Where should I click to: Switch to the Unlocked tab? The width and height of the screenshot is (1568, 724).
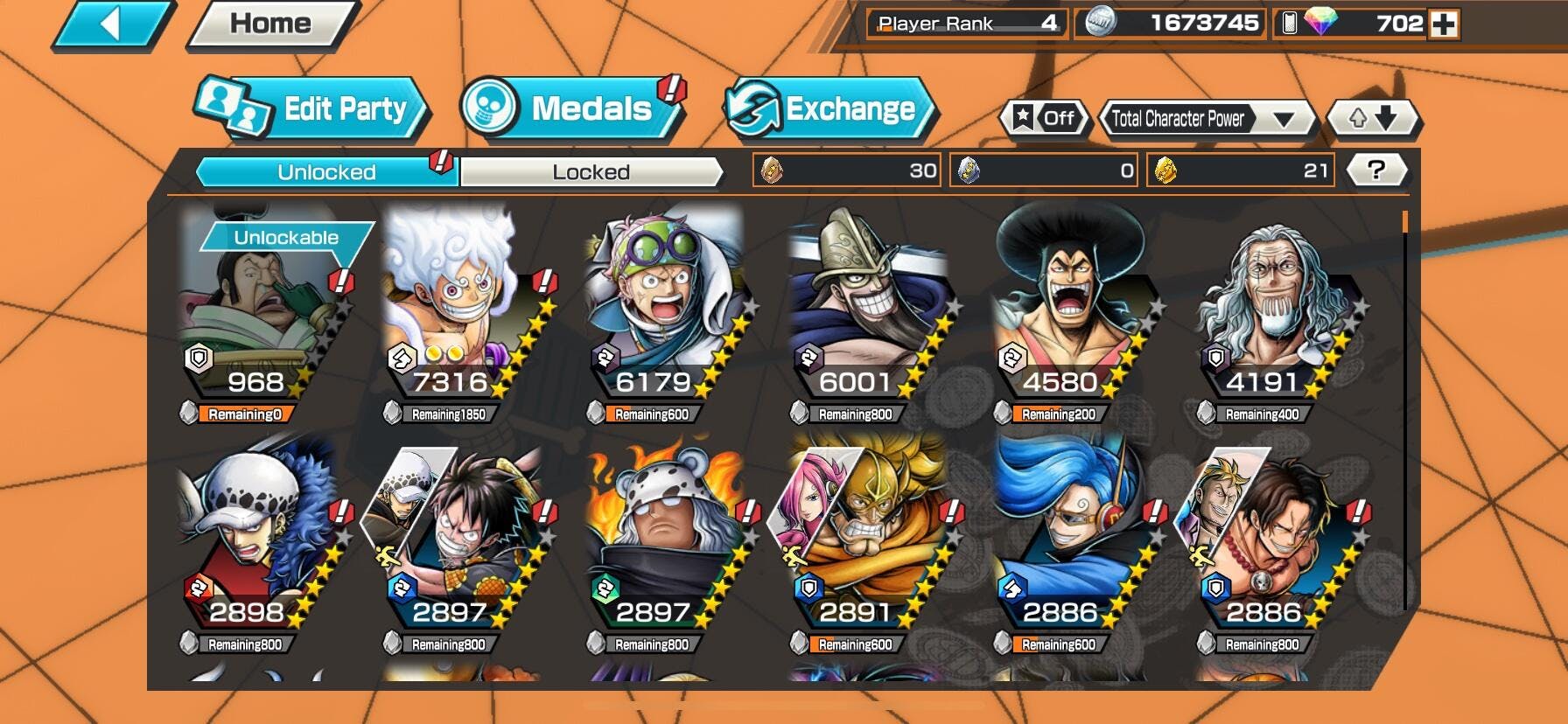326,172
